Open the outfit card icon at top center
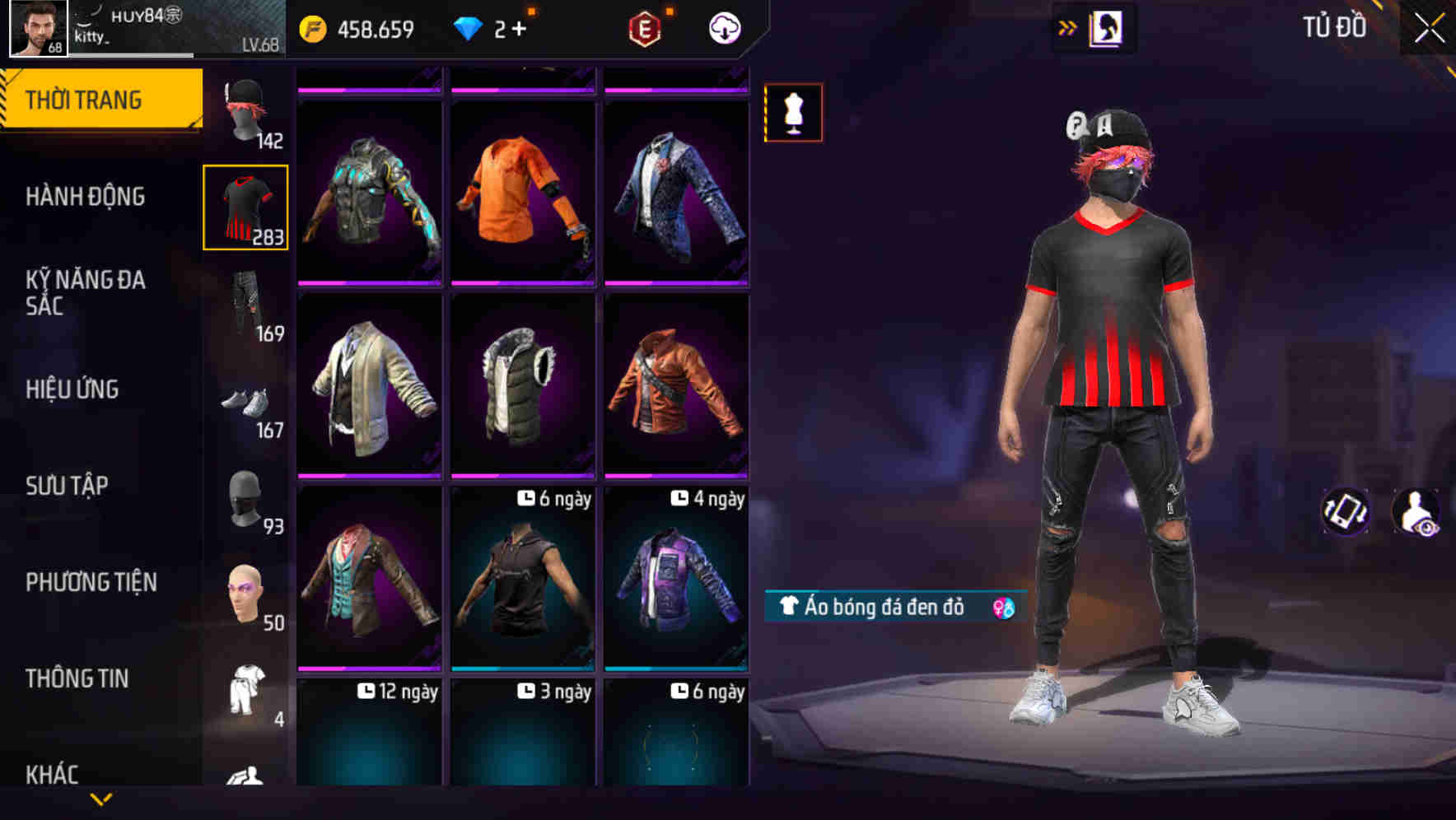 click(x=1107, y=26)
